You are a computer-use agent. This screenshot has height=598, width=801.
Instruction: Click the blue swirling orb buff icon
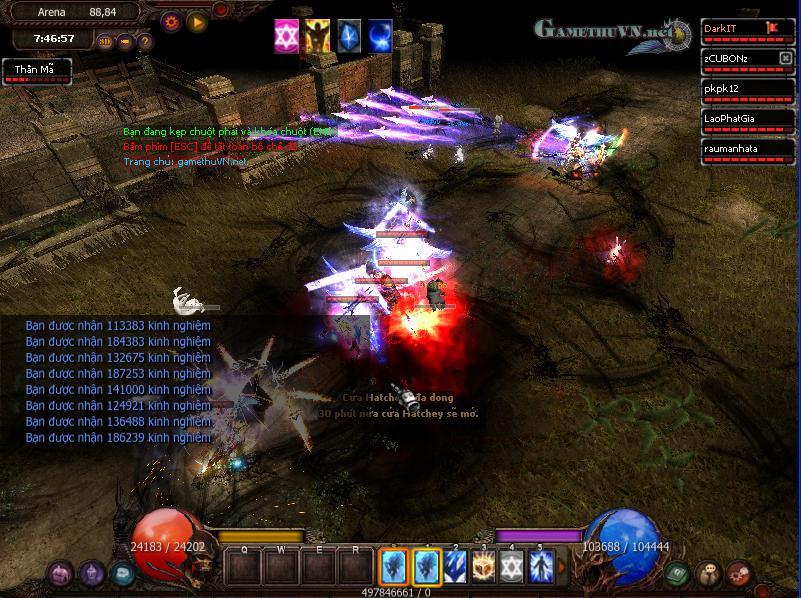coord(379,35)
